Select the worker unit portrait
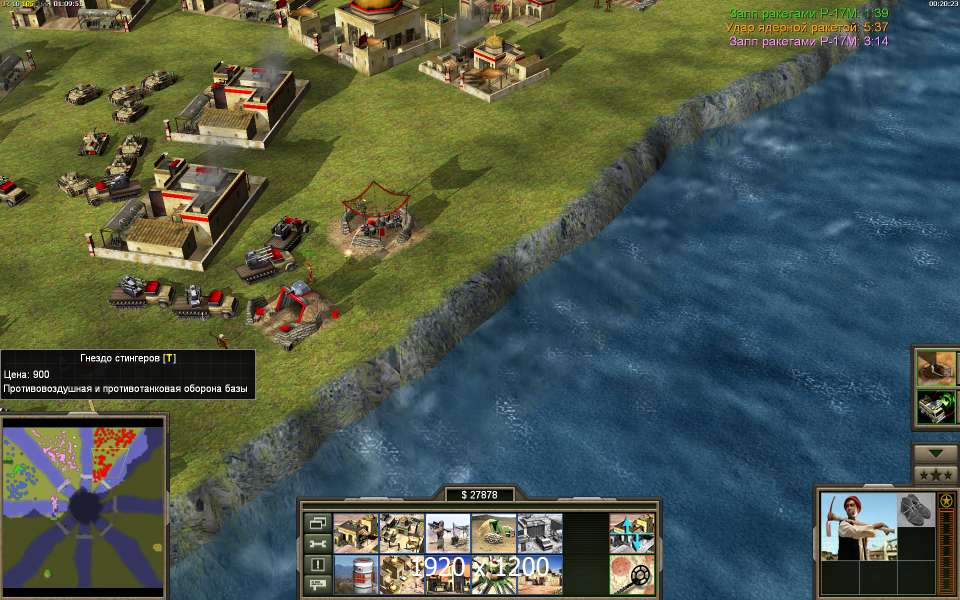 [856, 526]
